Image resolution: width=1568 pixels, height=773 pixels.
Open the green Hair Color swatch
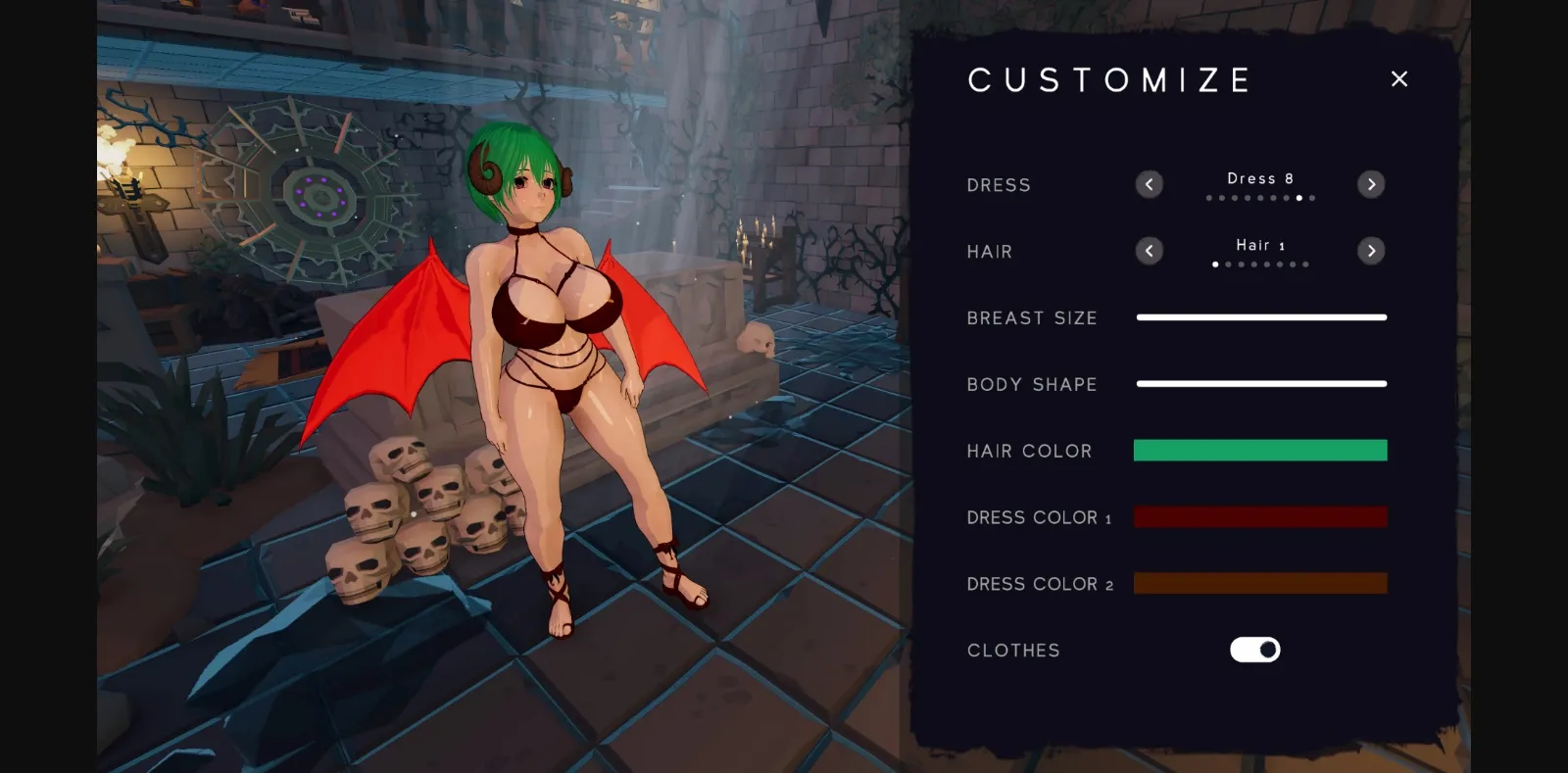coord(1260,450)
